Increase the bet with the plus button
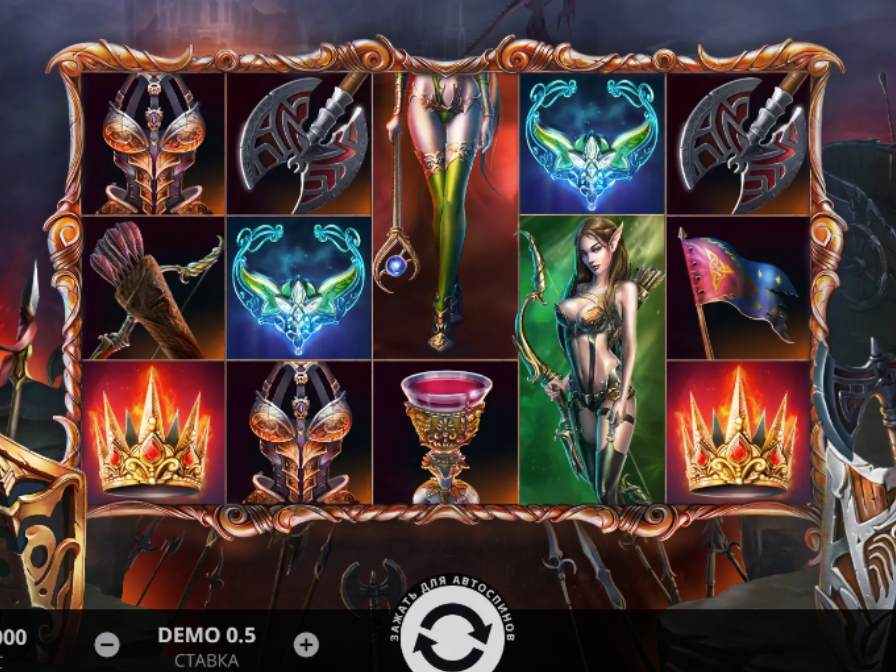 pyautogui.click(x=307, y=645)
